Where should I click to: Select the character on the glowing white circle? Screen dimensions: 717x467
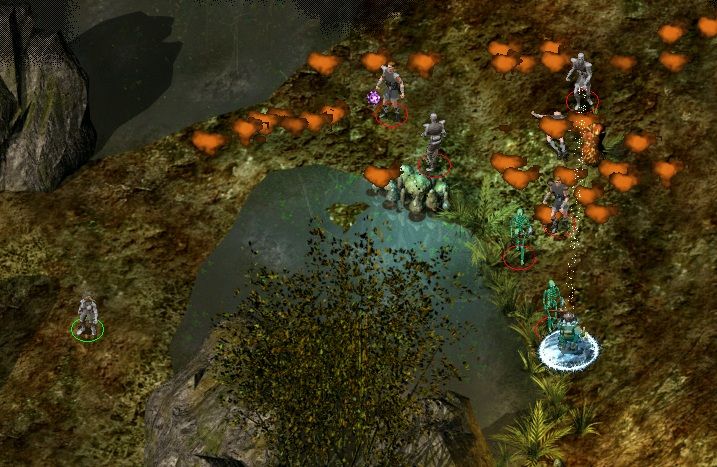[x=568, y=337]
